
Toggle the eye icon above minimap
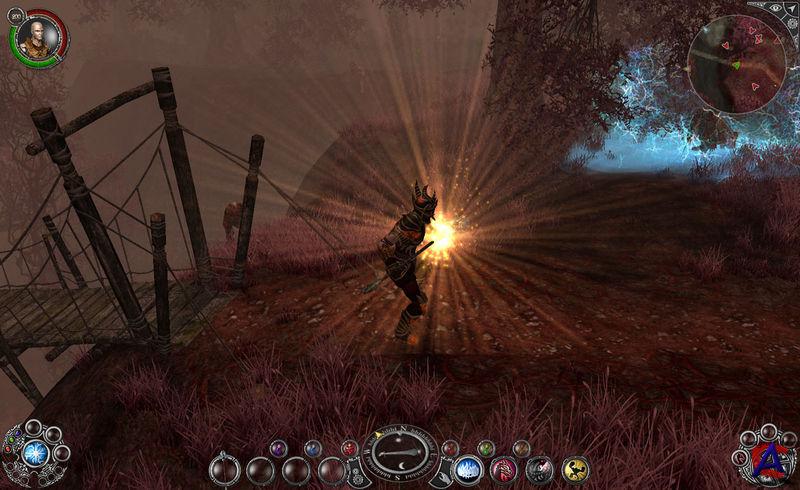pos(775,7)
